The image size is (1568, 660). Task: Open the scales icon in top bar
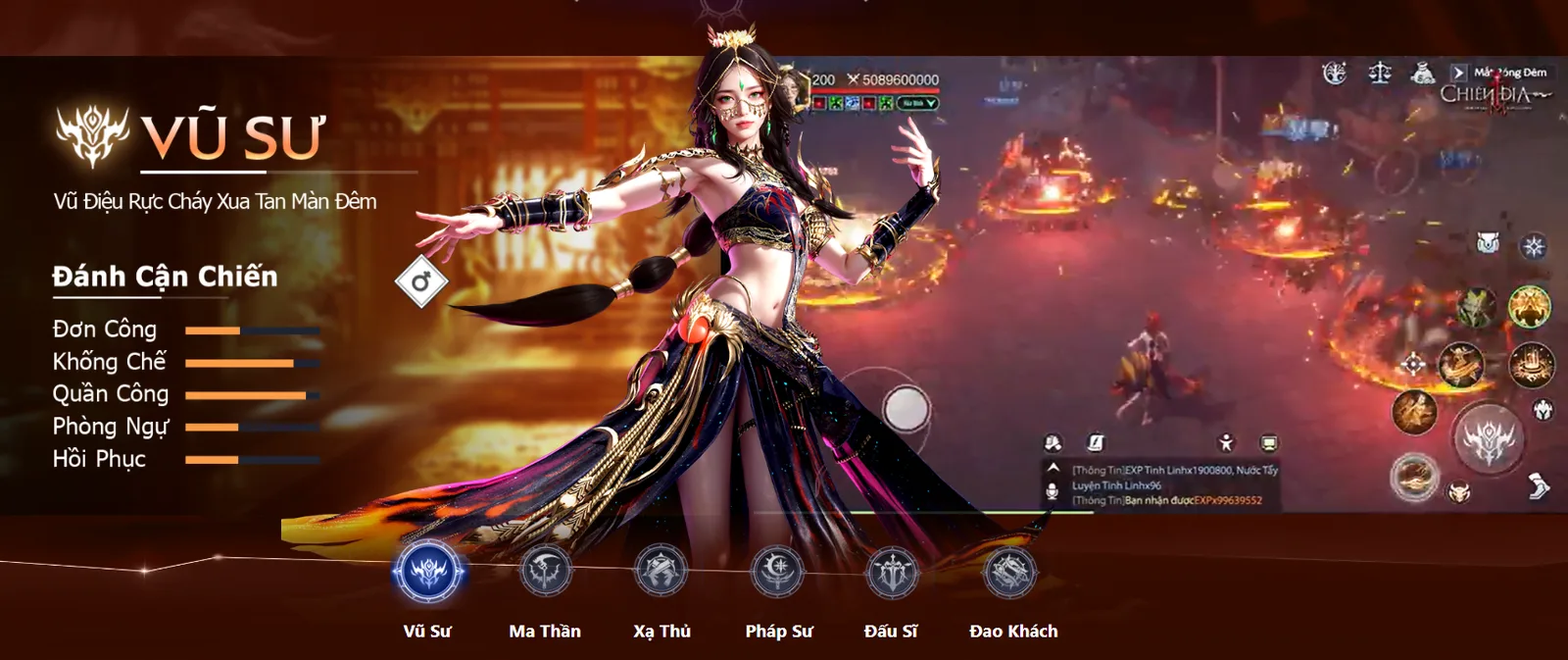[x=1380, y=74]
